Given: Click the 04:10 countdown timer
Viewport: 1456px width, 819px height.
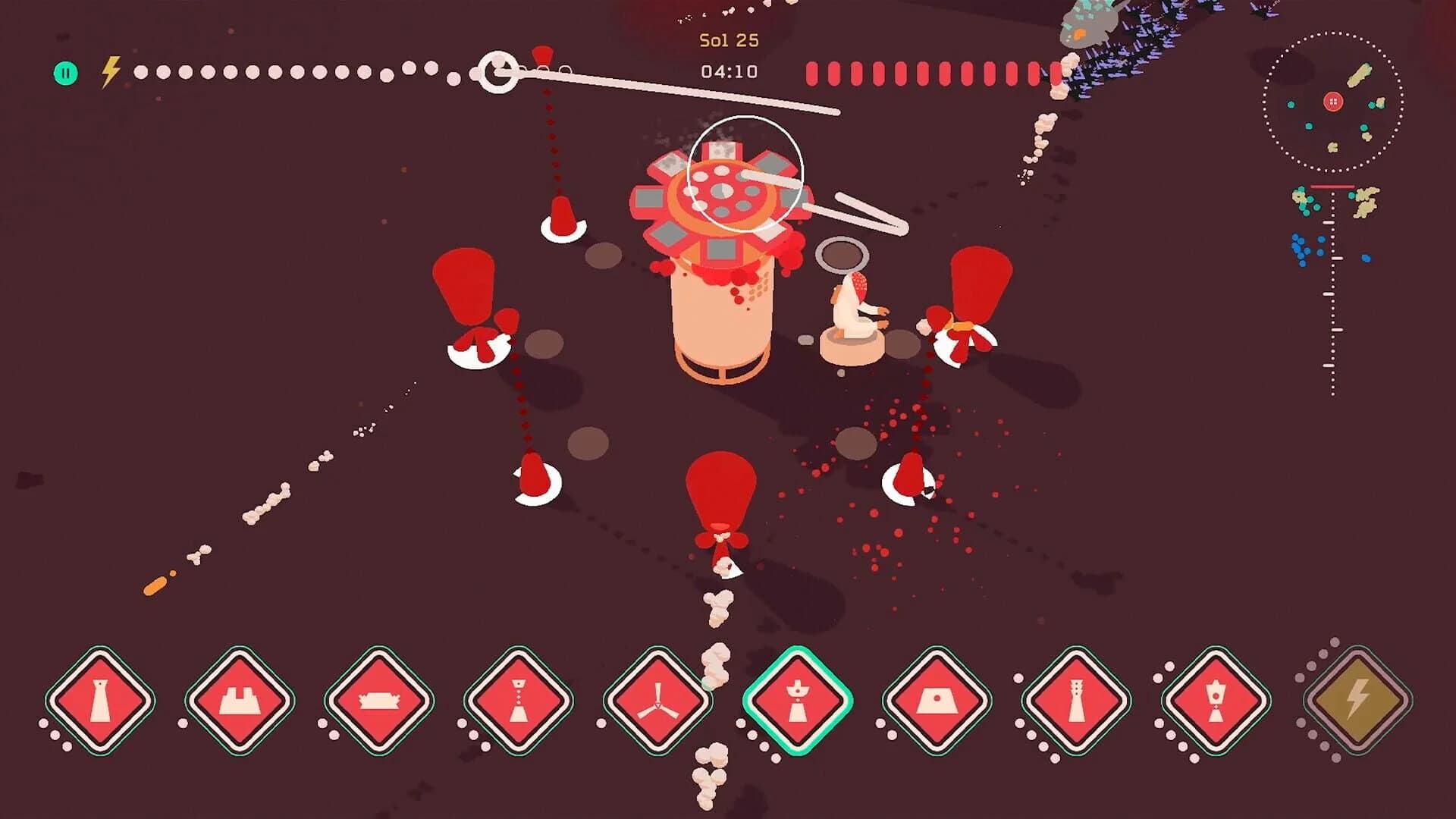Looking at the screenshot, I should tap(726, 71).
